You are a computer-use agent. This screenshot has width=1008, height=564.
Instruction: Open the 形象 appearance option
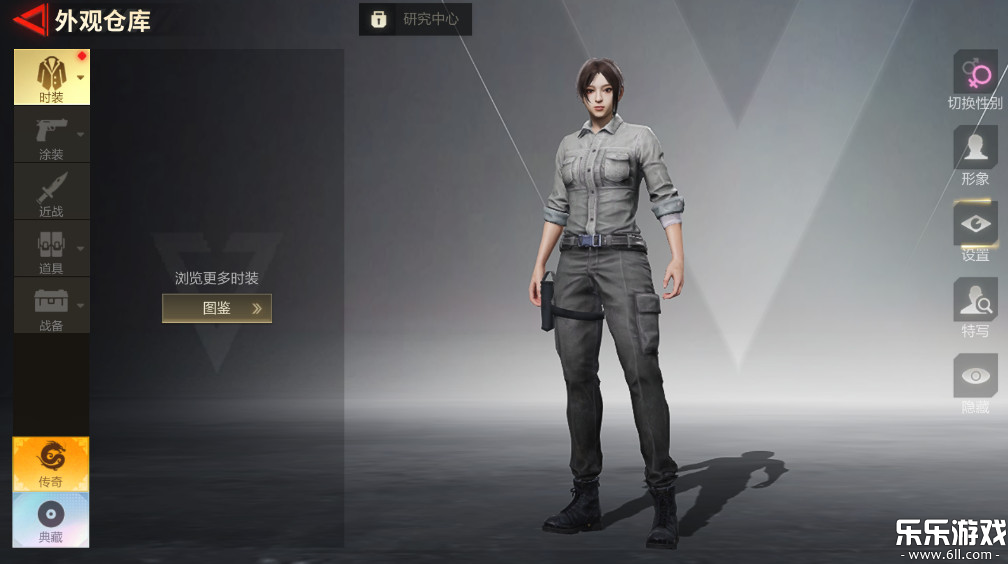[975, 156]
